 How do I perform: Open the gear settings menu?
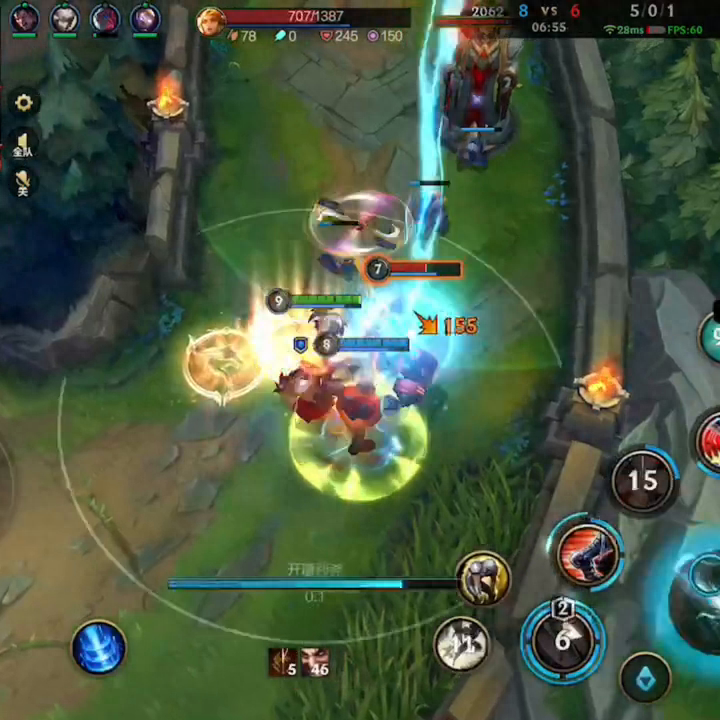coord(23,102)
